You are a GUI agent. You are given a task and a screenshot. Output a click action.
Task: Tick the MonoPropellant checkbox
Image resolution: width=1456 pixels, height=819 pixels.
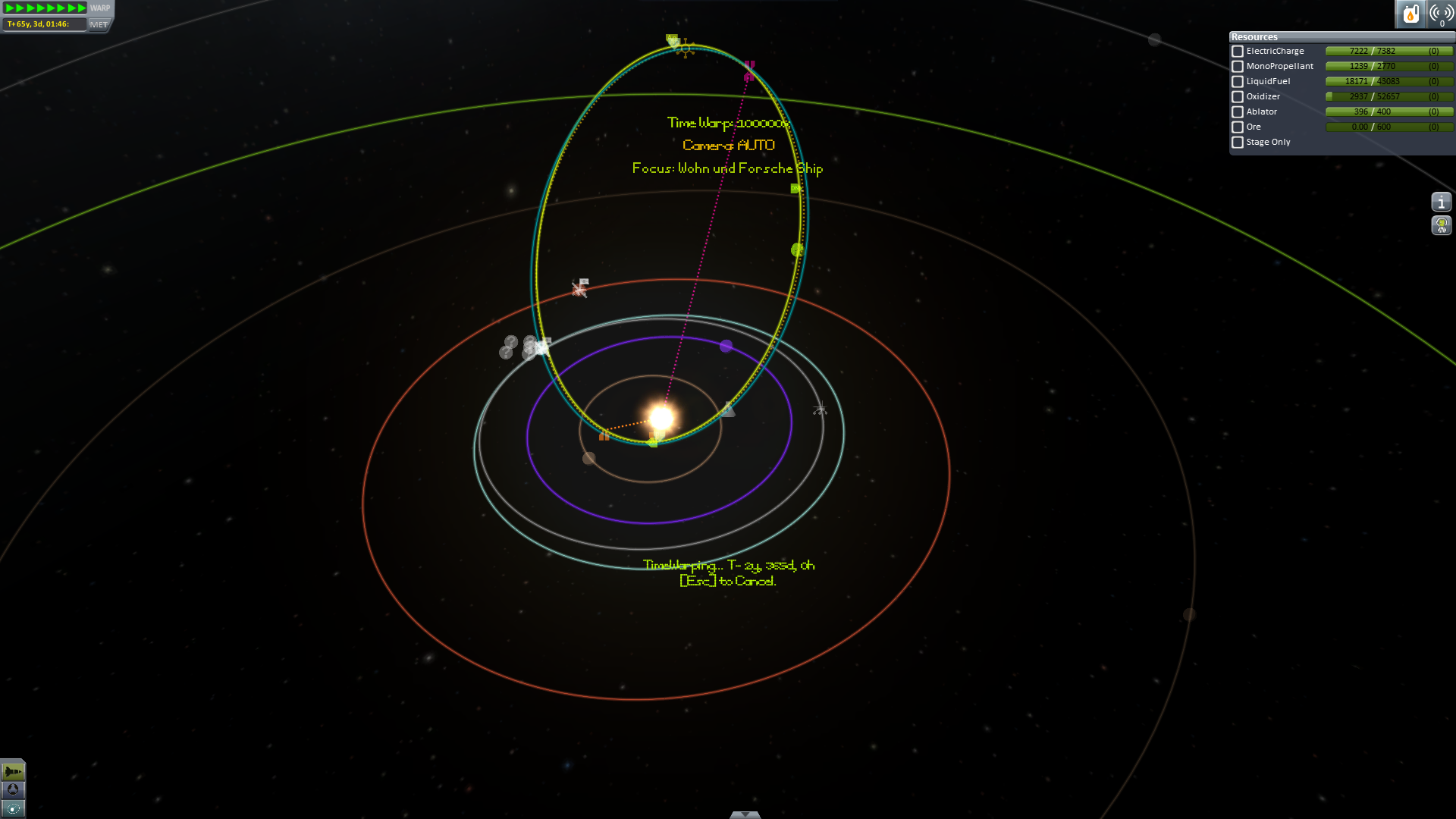[x=1238, y=67]
